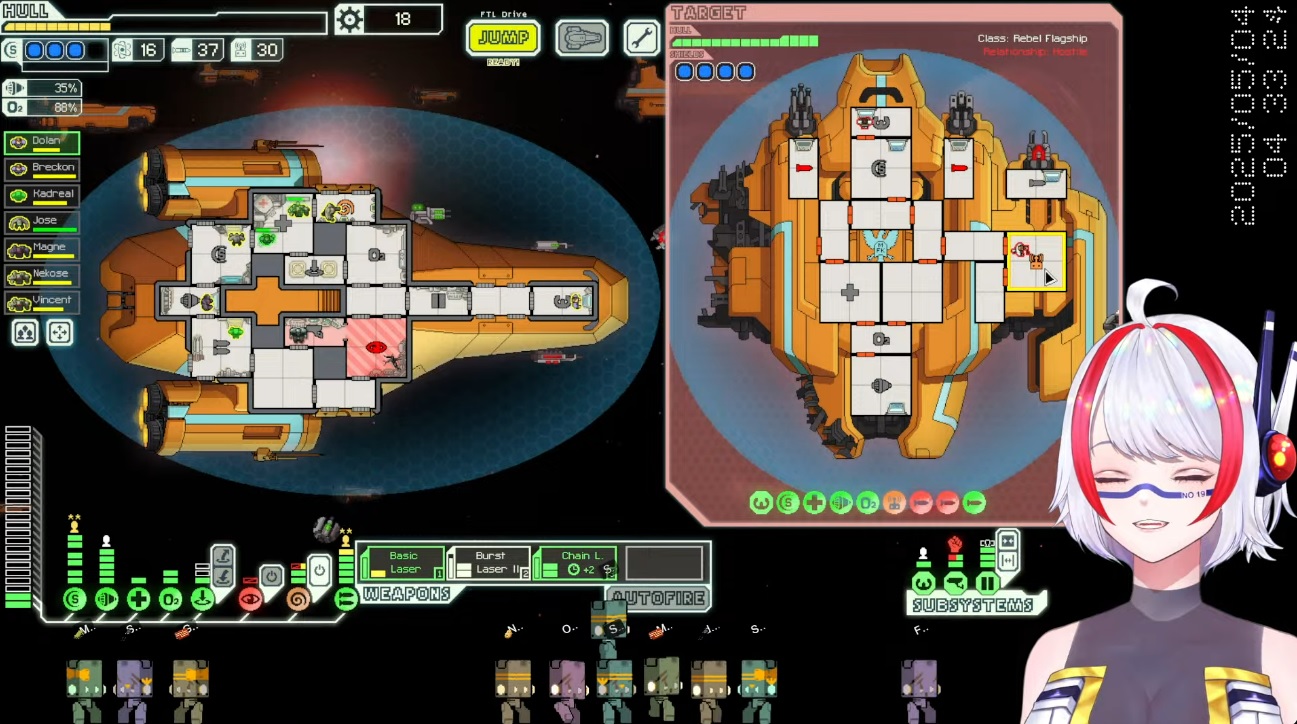Viewport: 1297px width, 724px height.
Task: Select crew member Breckon
Action: [42, 168]
